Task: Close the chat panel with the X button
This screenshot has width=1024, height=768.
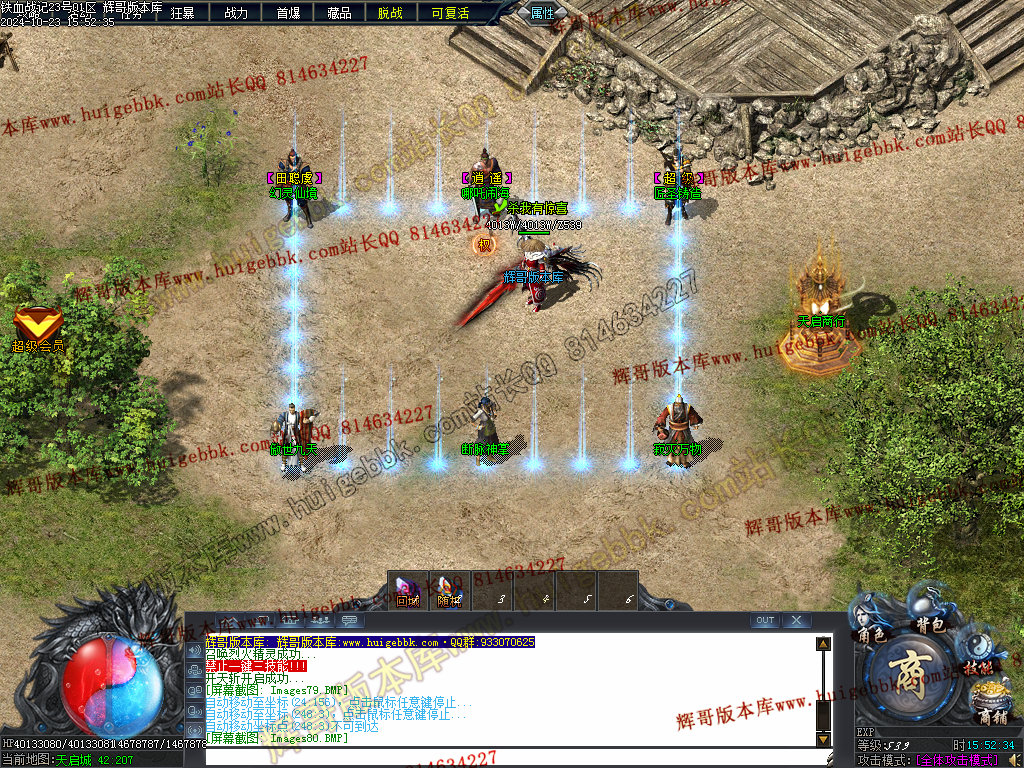Action: click(x=796, y=620)
